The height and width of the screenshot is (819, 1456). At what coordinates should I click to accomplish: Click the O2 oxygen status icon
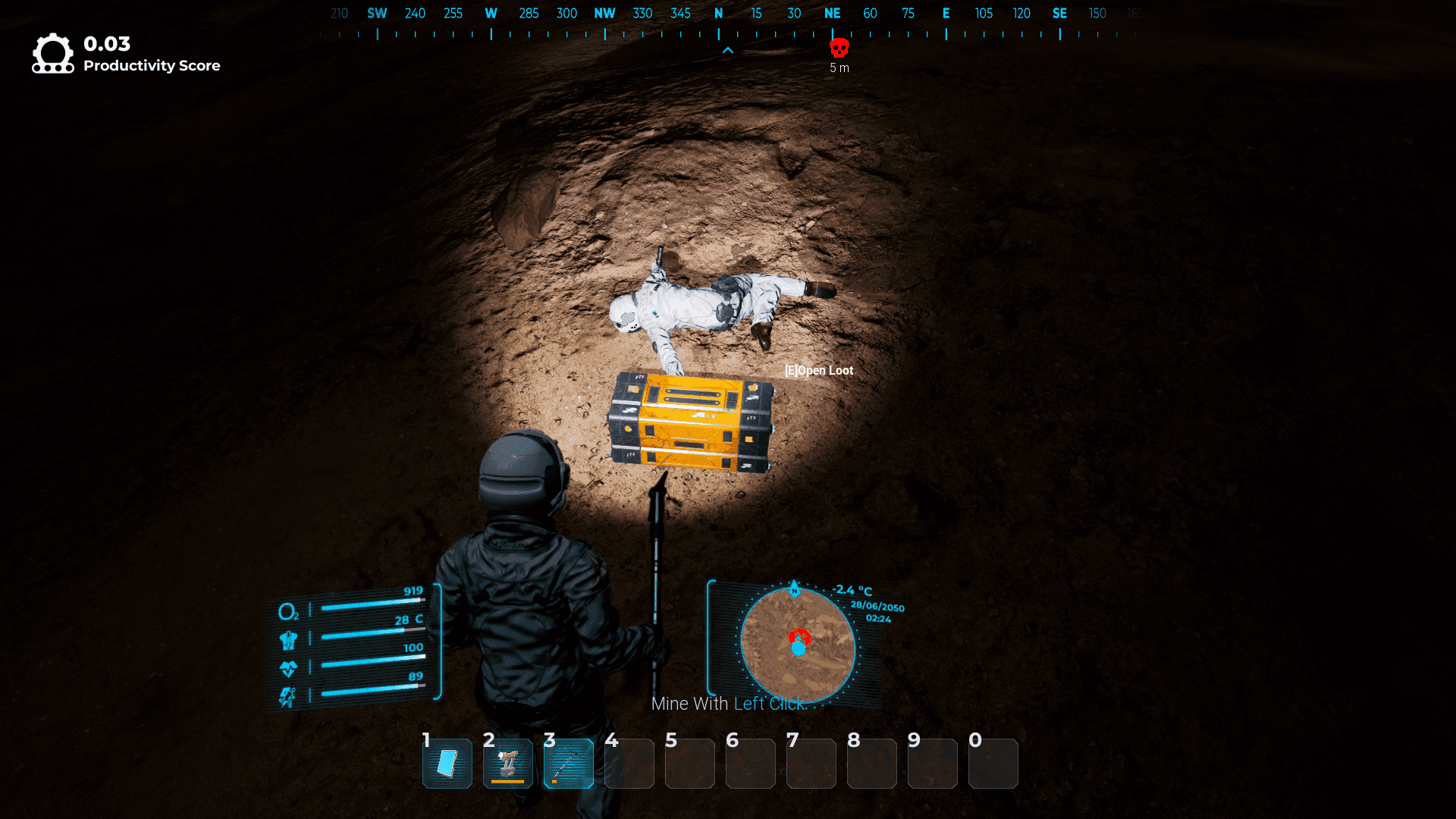288,611
